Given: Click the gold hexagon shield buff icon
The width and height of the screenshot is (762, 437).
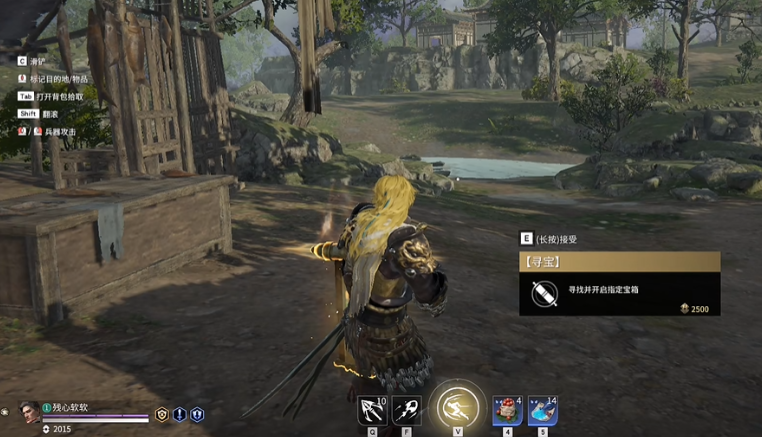Looking at the screenshot, I should pyautogui.click(x=162, y=414).
